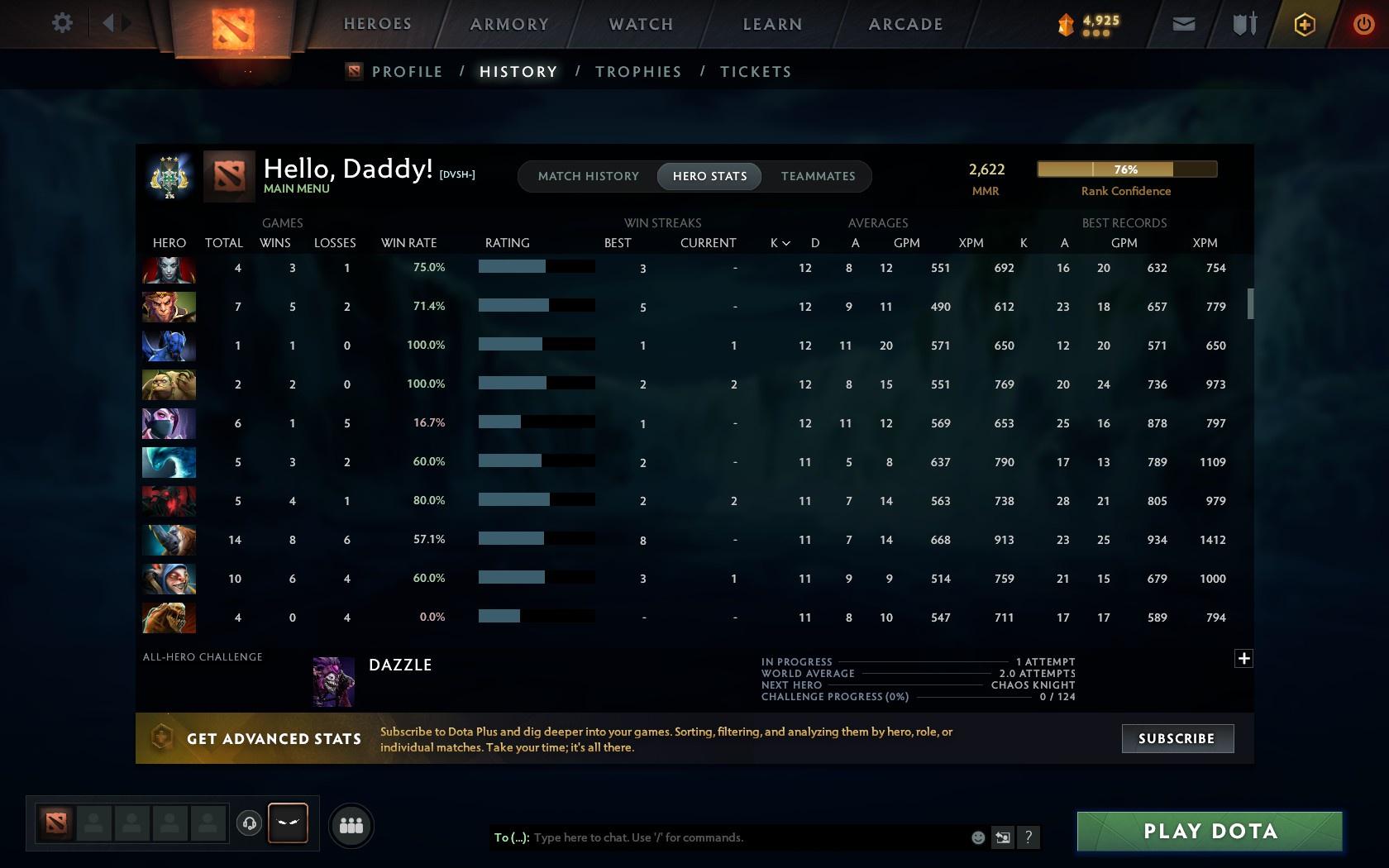Viewport: 1389px width, 868px height.
Task: Open Dota Plus via the gold hexagon plus icon
Action: pyautogui.click(x=1303, y=24)
